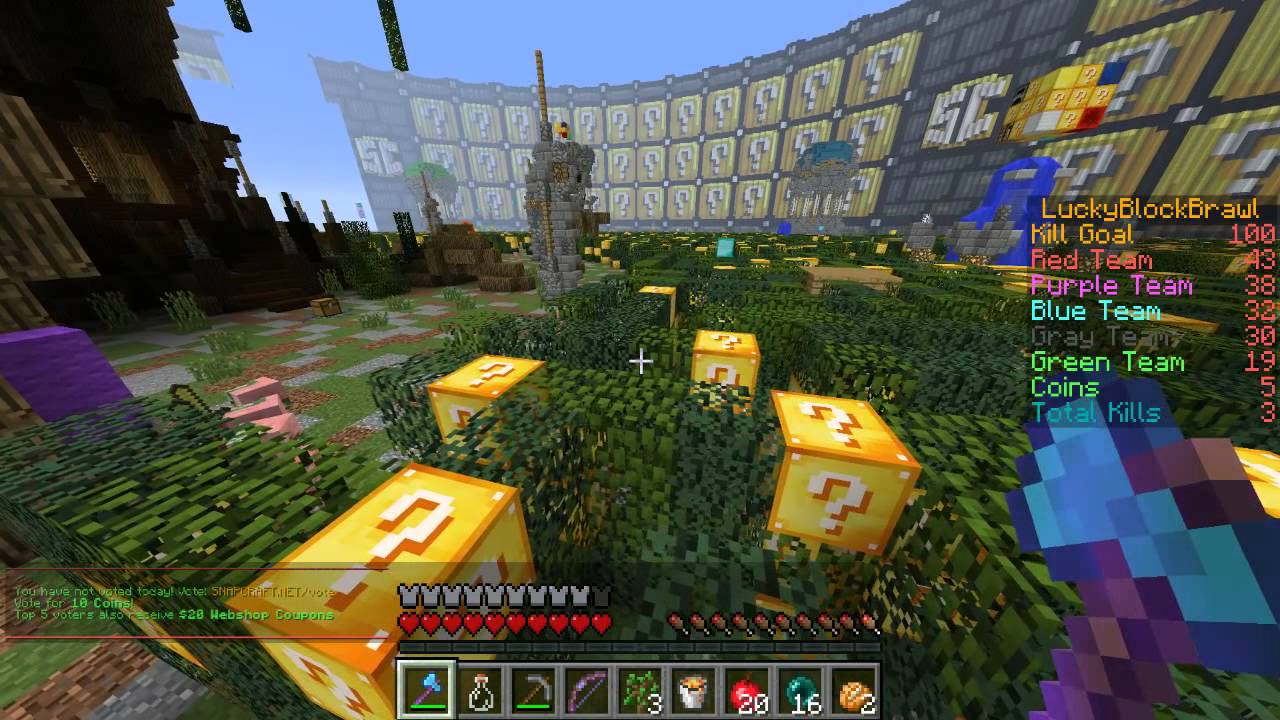Select the splash potion bottle slot
Screen dimensions: 1280x720
coord(480,688)
